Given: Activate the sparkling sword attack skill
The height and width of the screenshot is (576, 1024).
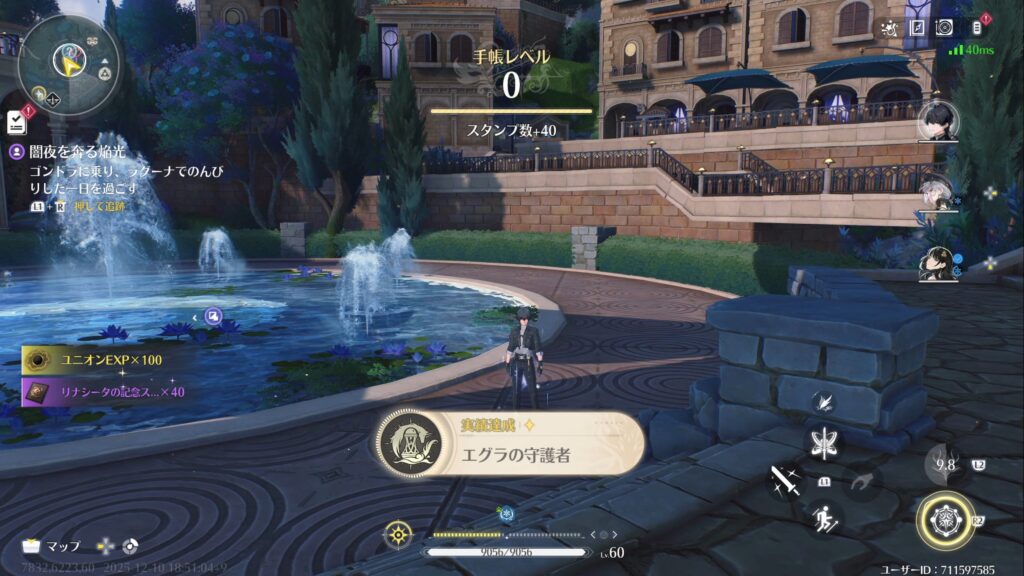Looking at the screenshot, I should [783, 483].
